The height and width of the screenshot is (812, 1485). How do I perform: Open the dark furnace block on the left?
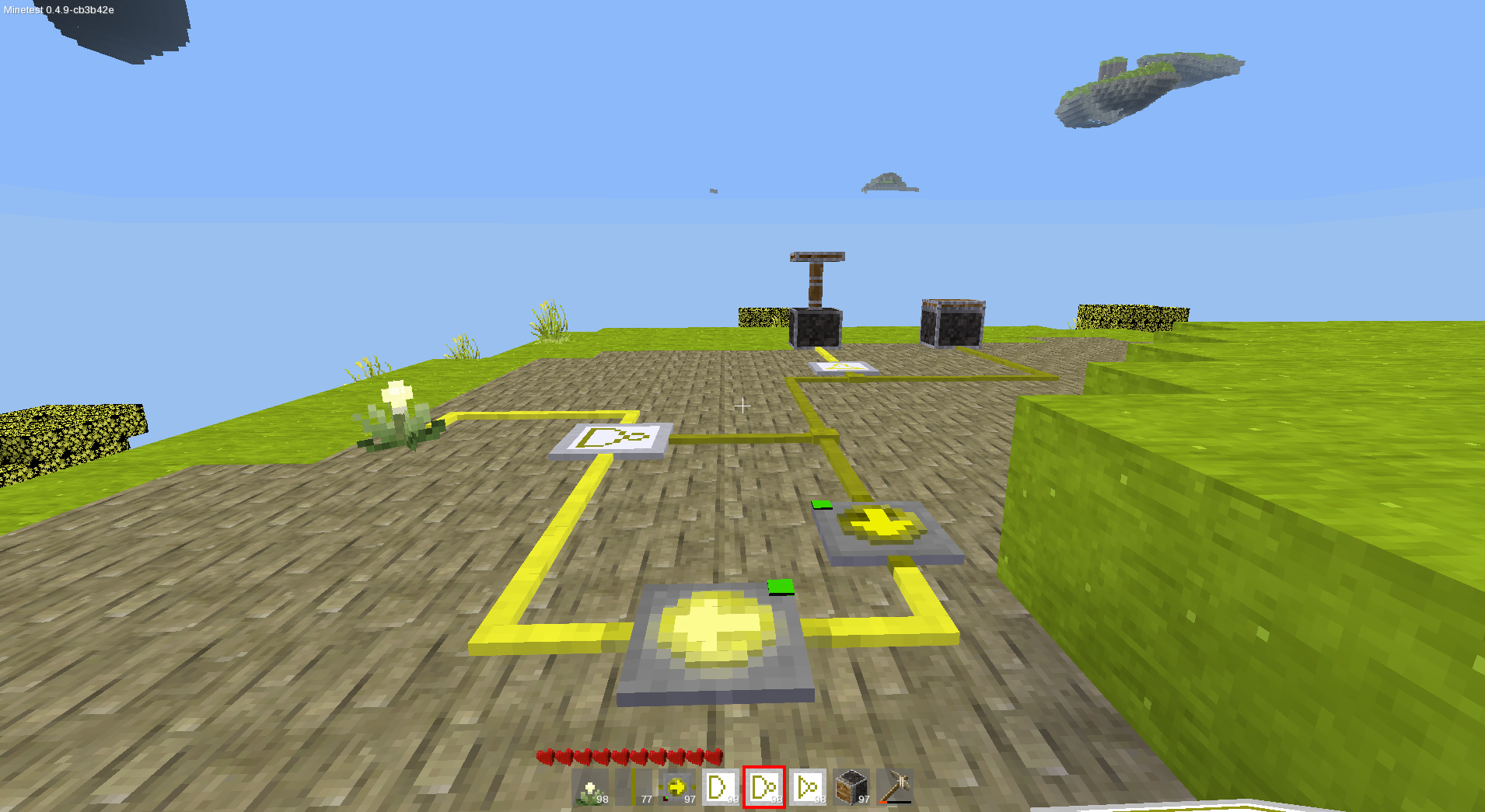point(816,329)
